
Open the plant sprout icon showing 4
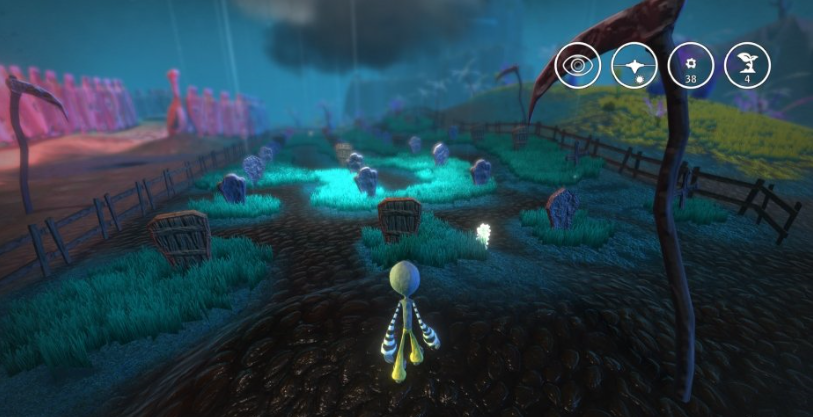coord(747,66)
